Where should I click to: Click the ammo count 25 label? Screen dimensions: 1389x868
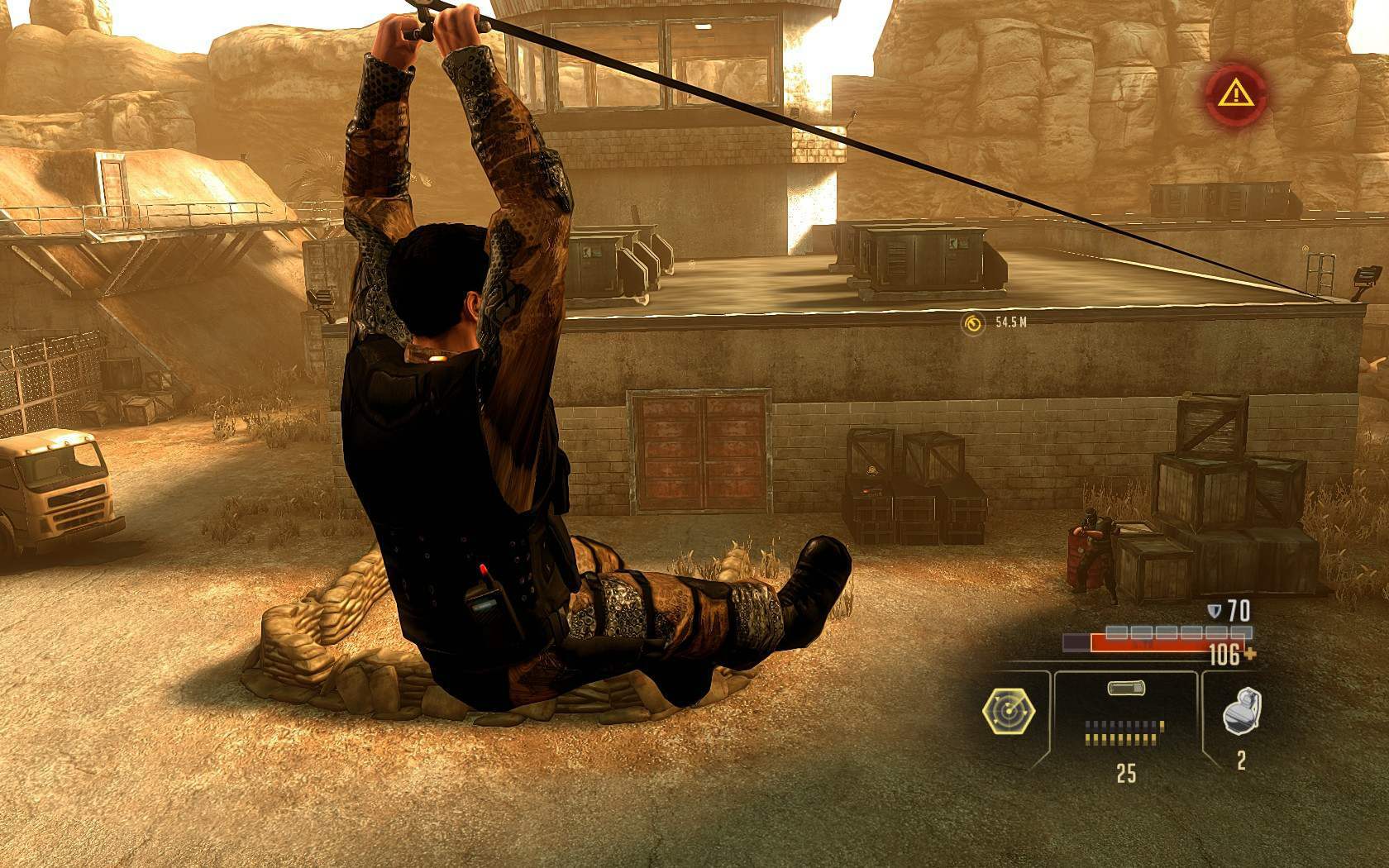click(x=1127, y=771)
